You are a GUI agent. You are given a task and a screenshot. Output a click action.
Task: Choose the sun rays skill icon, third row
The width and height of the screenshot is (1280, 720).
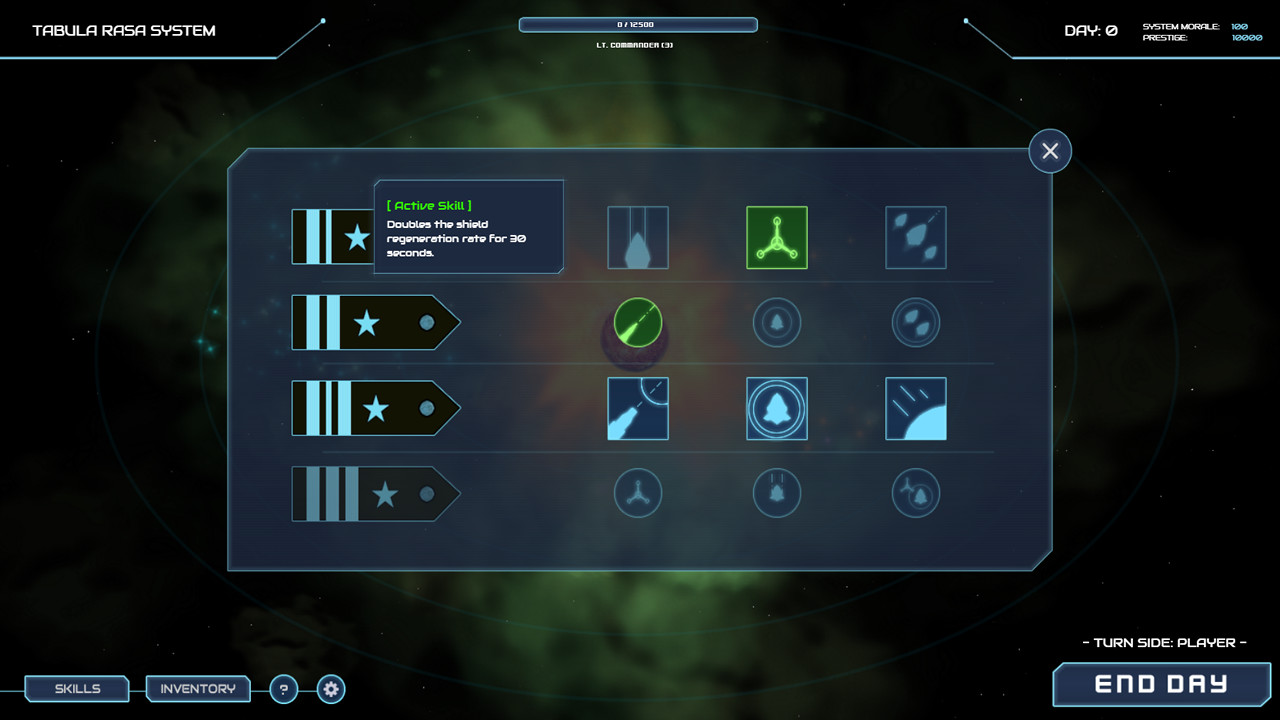(x=915, y=408)
